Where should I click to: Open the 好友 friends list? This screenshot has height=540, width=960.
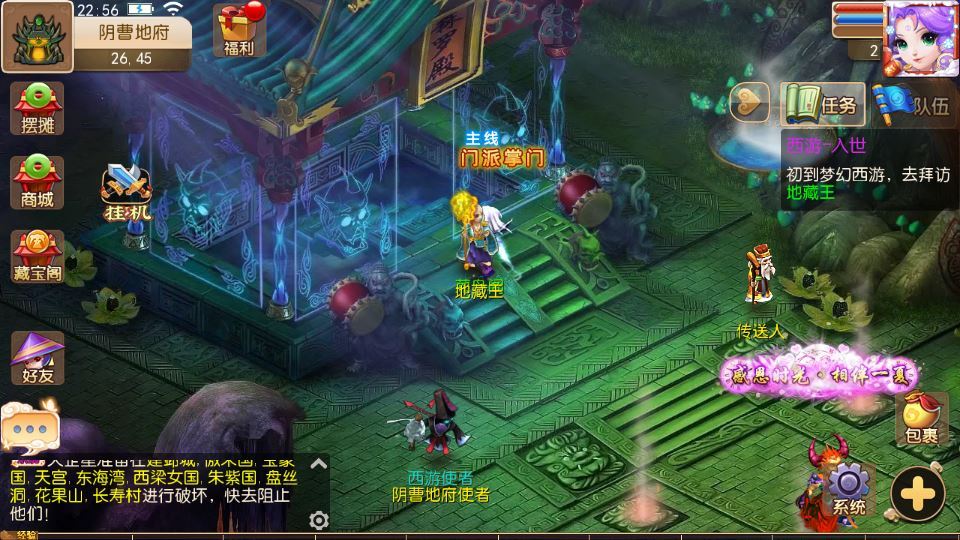[37, 357]
